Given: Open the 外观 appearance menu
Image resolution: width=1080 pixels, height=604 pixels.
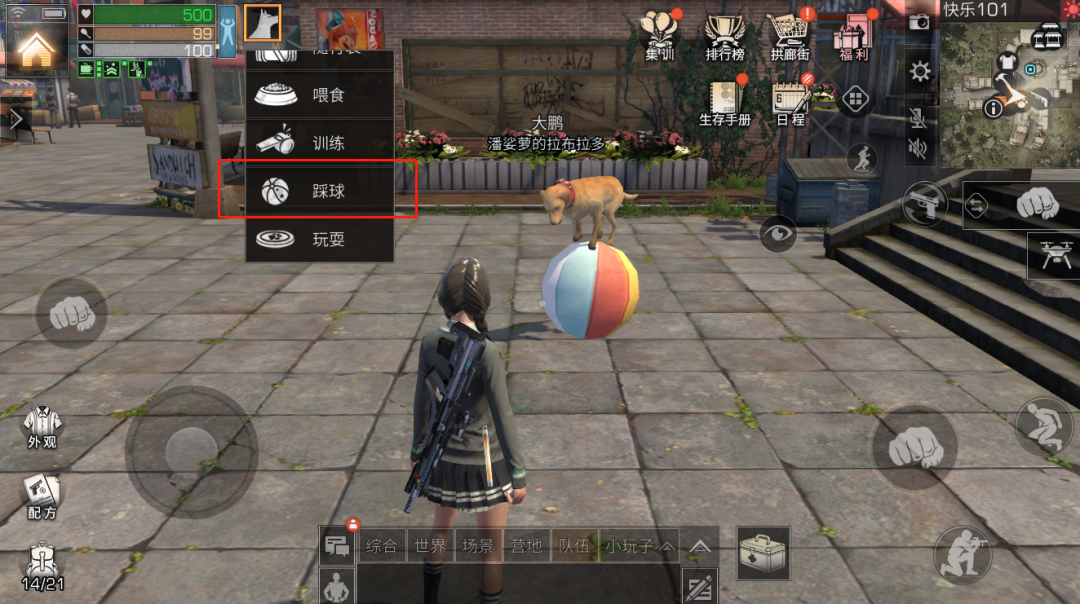Looking at the screenshot, I should coord(42,427).
